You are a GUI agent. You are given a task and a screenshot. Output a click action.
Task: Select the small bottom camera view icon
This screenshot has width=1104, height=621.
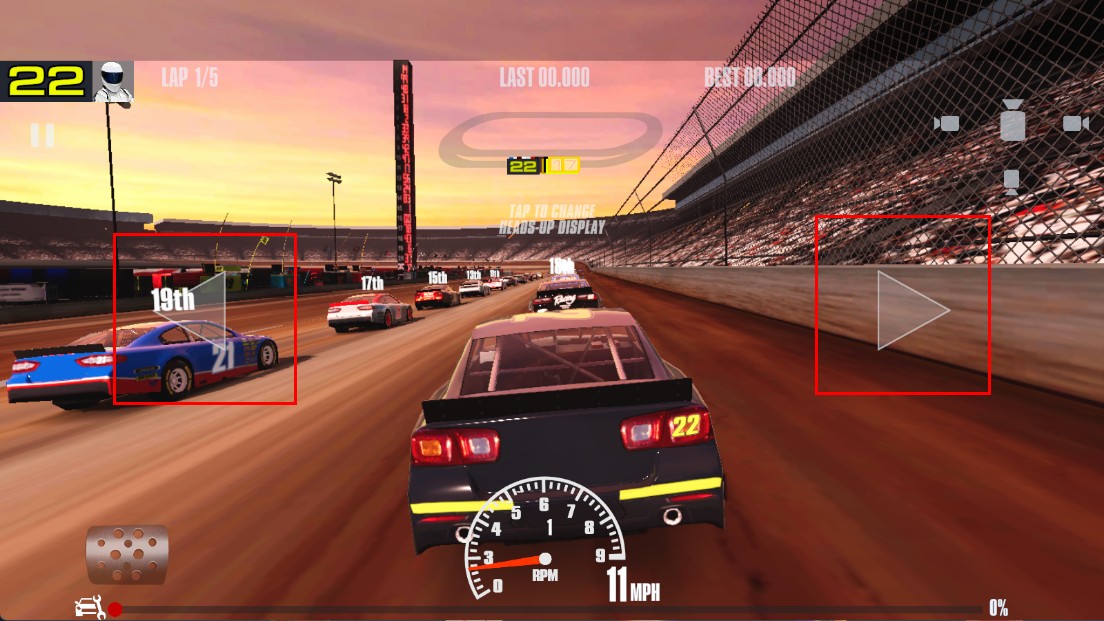point(1011,181)
